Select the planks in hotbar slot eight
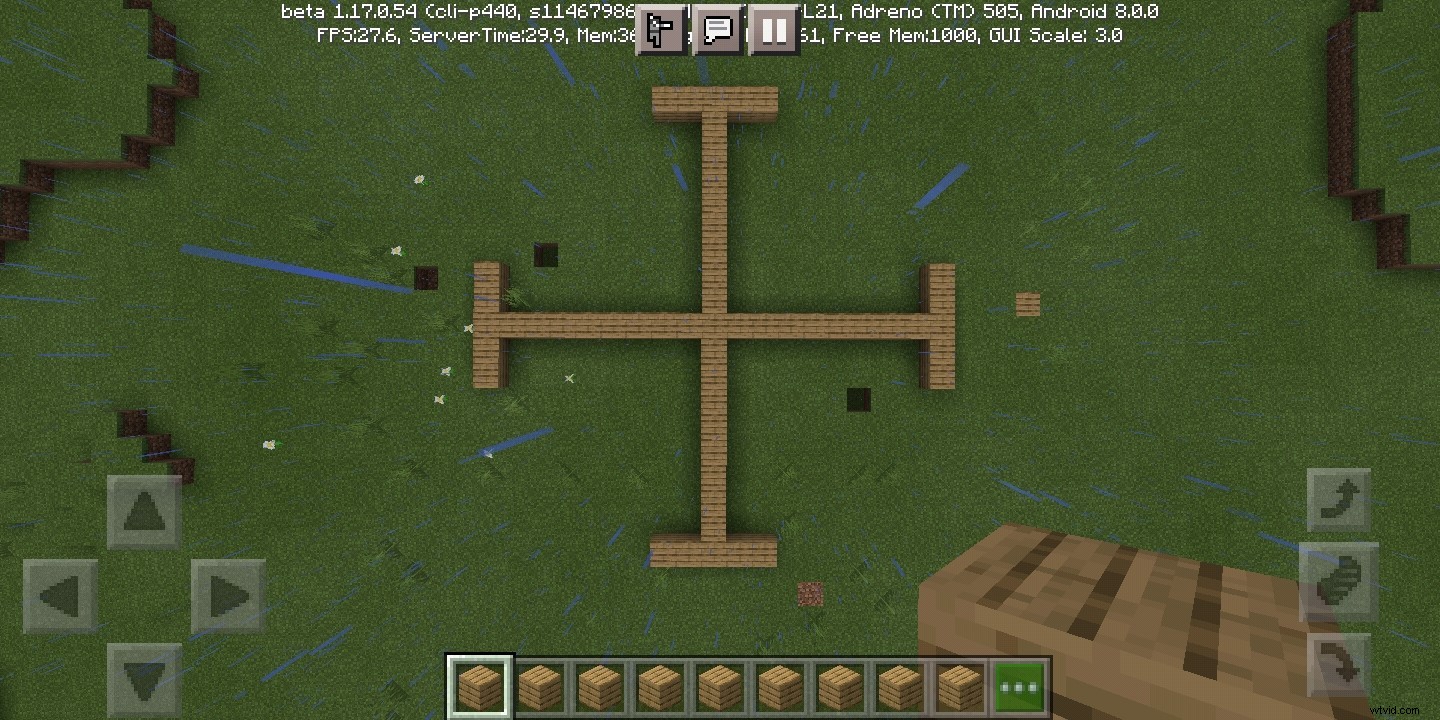This screenshot has width=1440, height=720. tap(898, 686)
